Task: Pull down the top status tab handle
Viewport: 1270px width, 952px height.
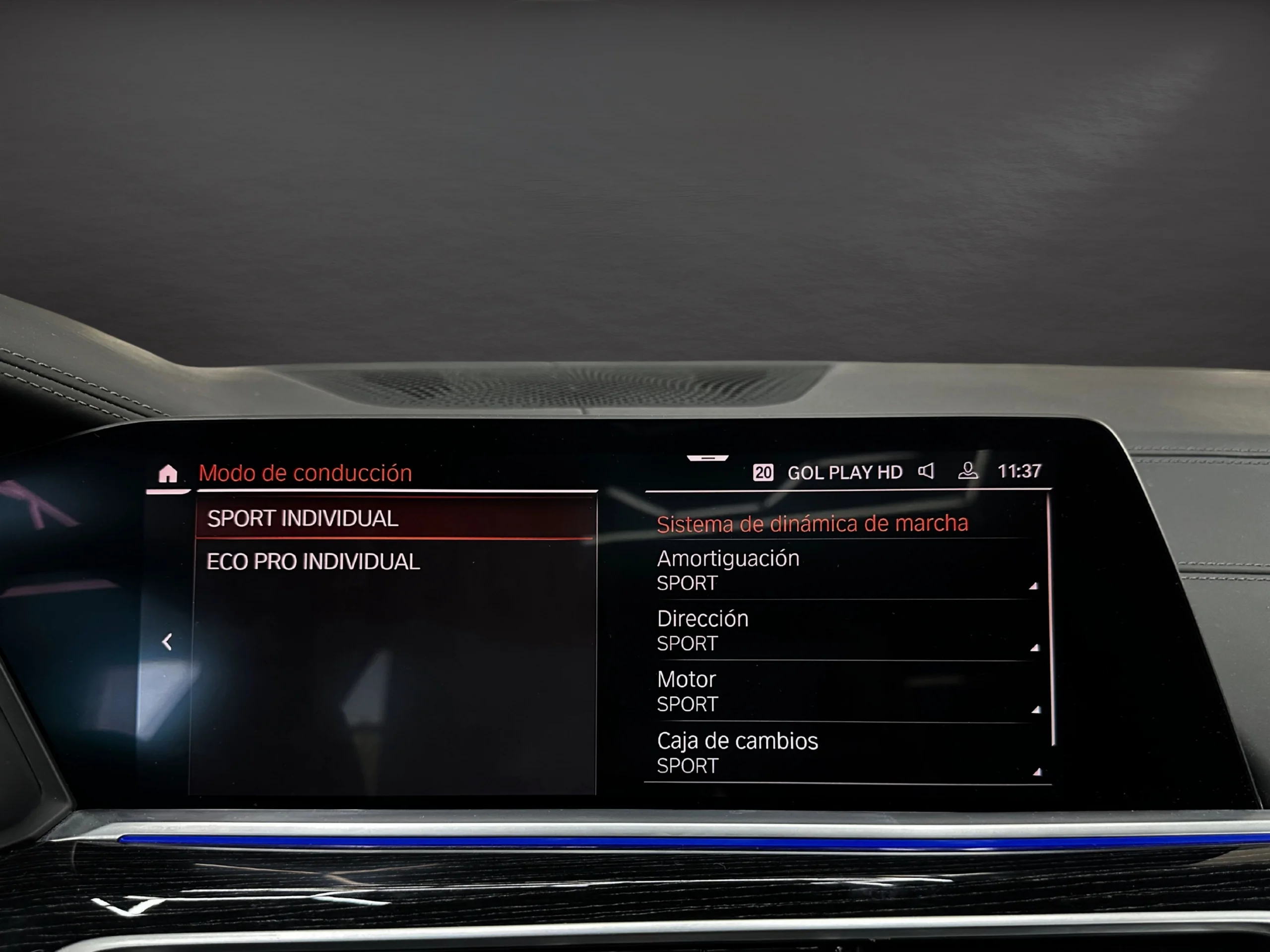Action: [707, 458]
